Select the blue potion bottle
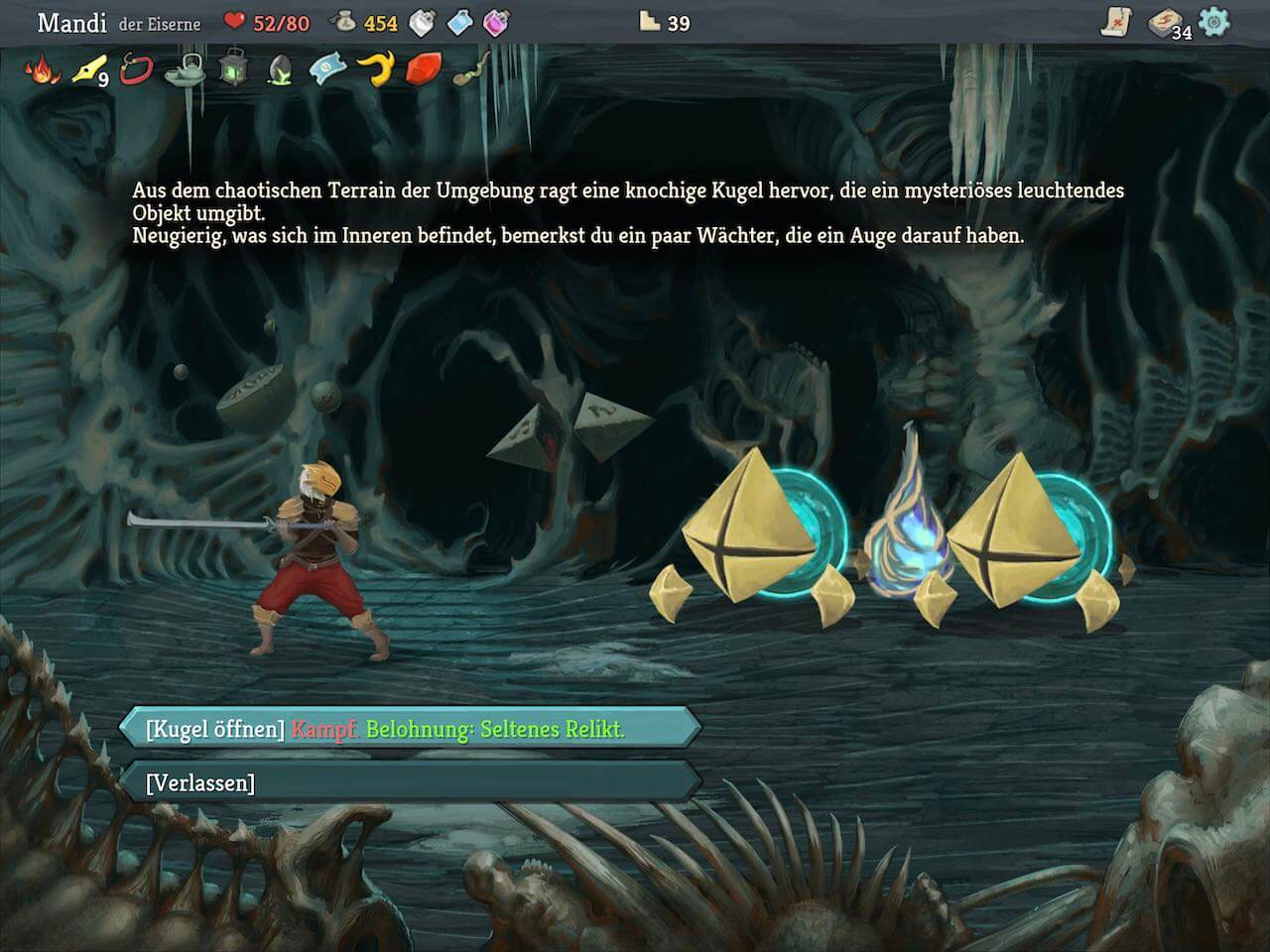Viewport: 1270px width, 952px height. point(459,22)
